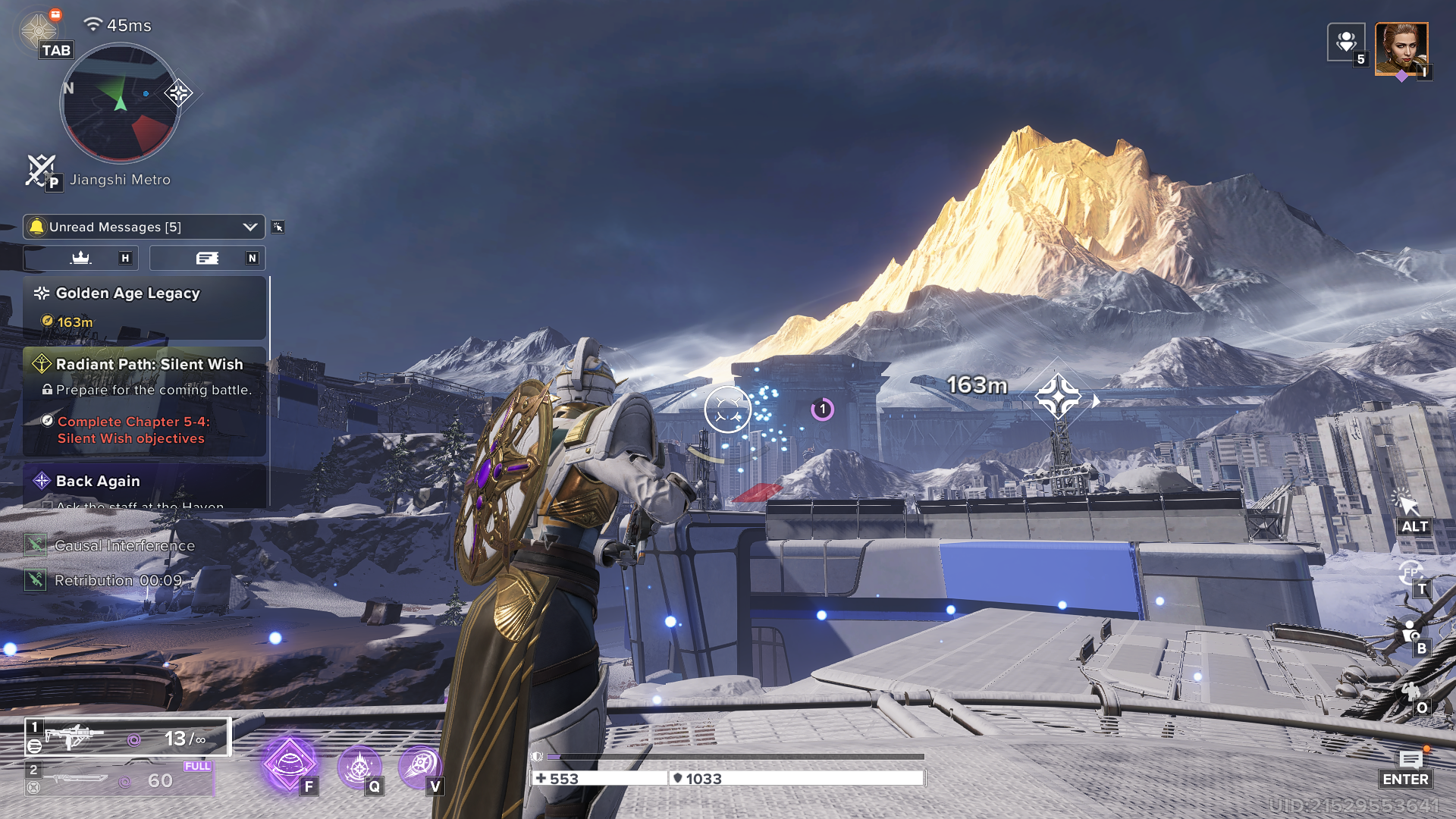Activate the emblem skill labeled Q
This screenshot has width=1456, height=819.
click(x=359, y=767)
